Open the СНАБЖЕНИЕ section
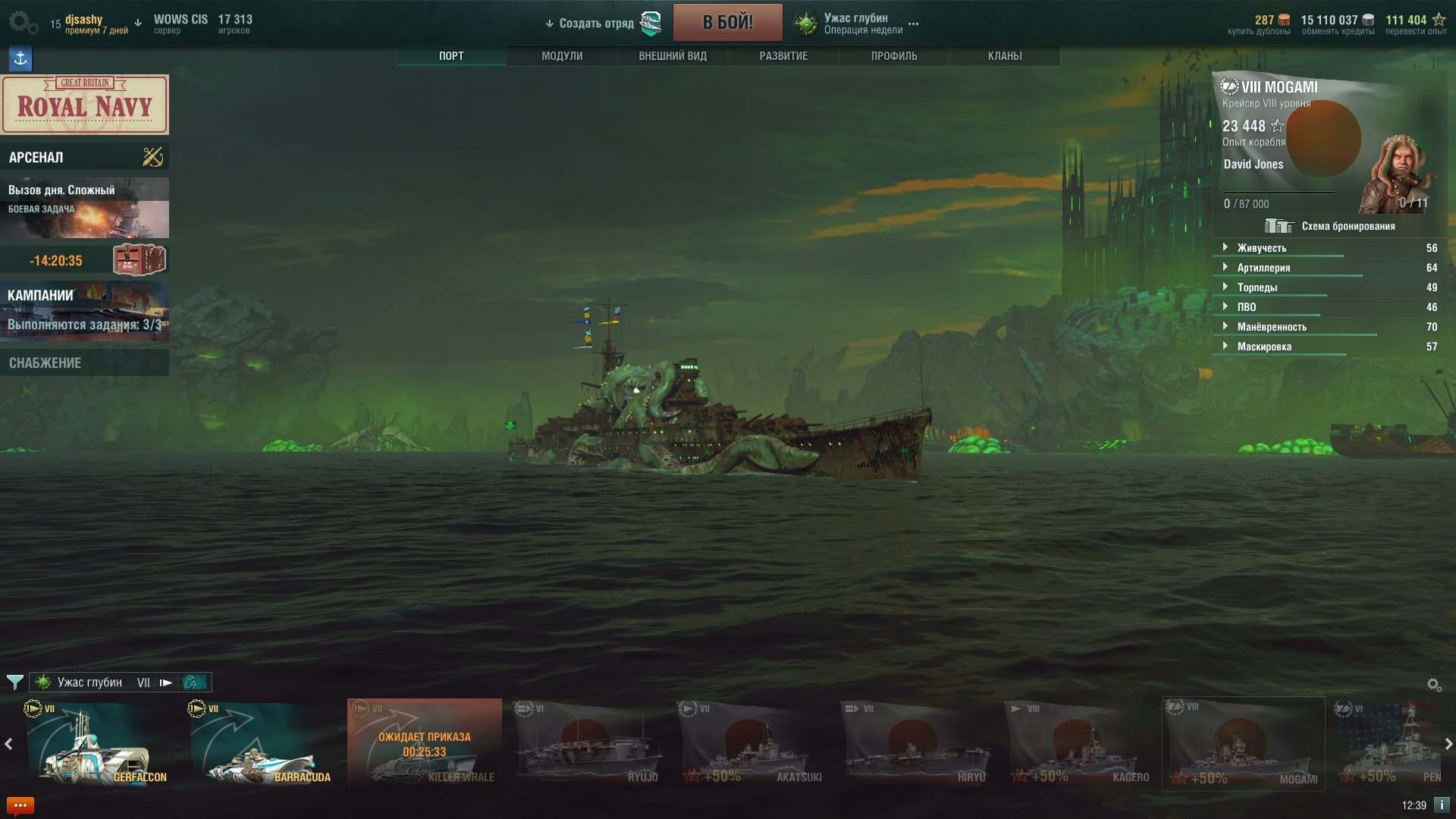 click(85, 363)
